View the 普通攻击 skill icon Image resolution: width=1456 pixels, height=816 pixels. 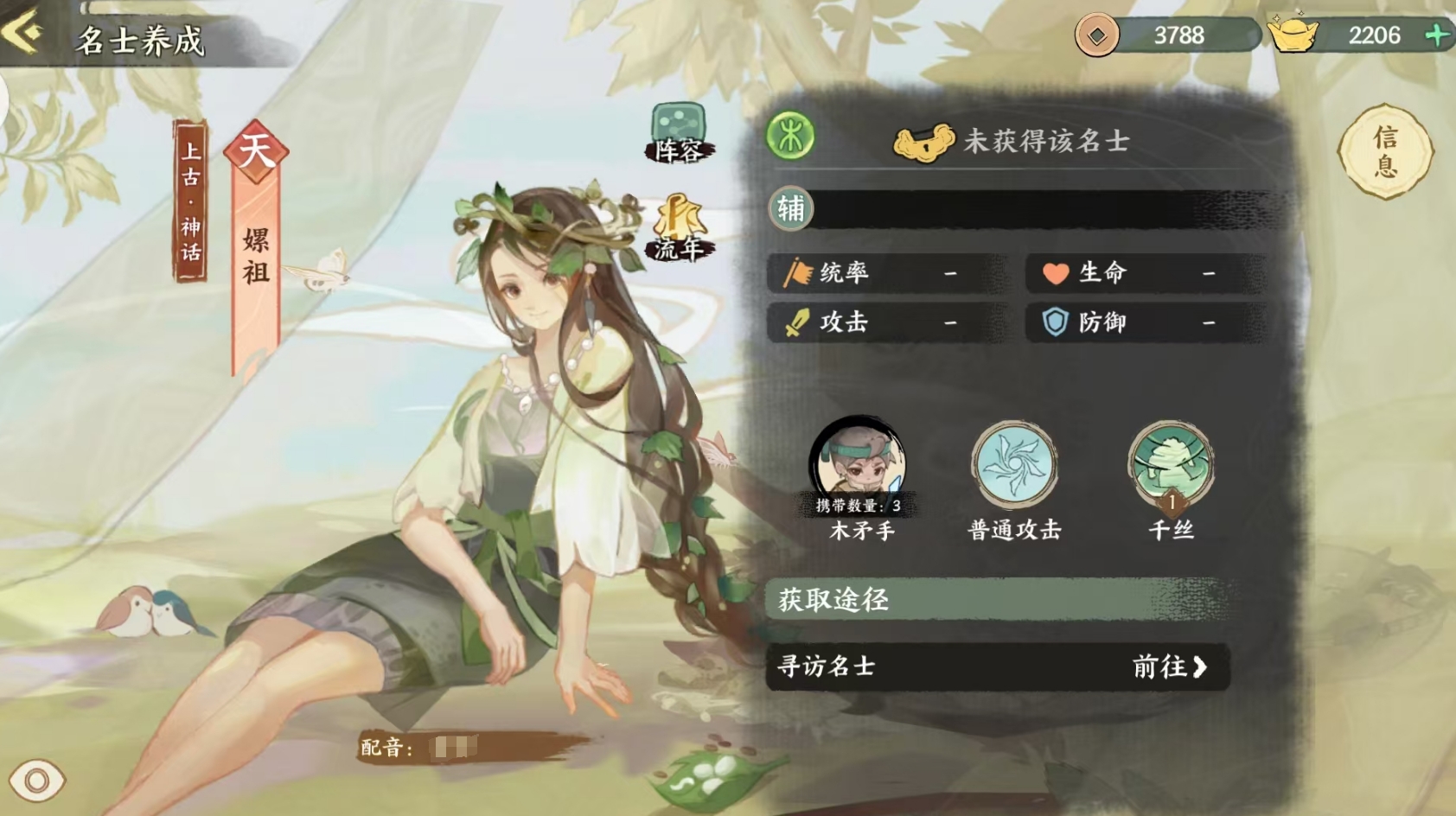coord(1013,462)
